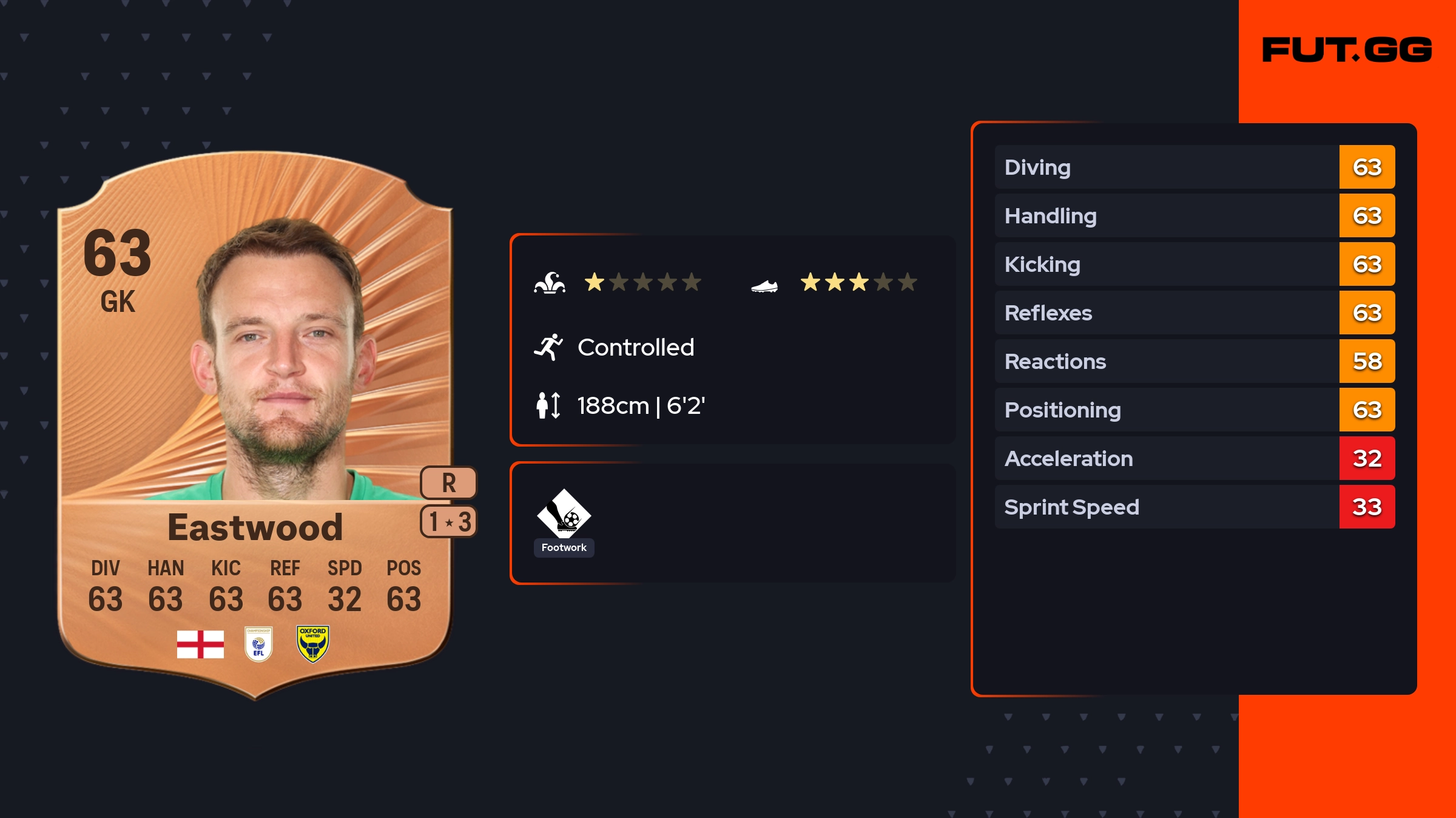Select the Eastwood goalkeeper card
Image resolution: width=1456 pixels, height=818 pixels.
point(255,425)
